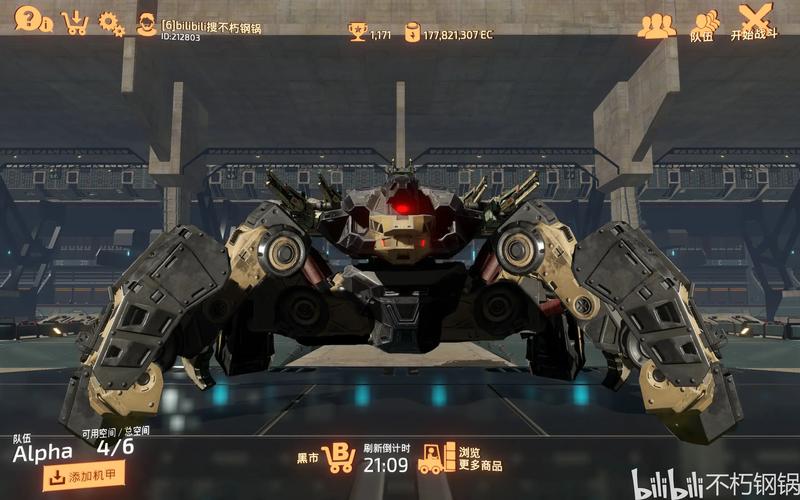Viewport: 800px width, 500px height.
Task: Open the shopping cart store
Action: [74, 22]
